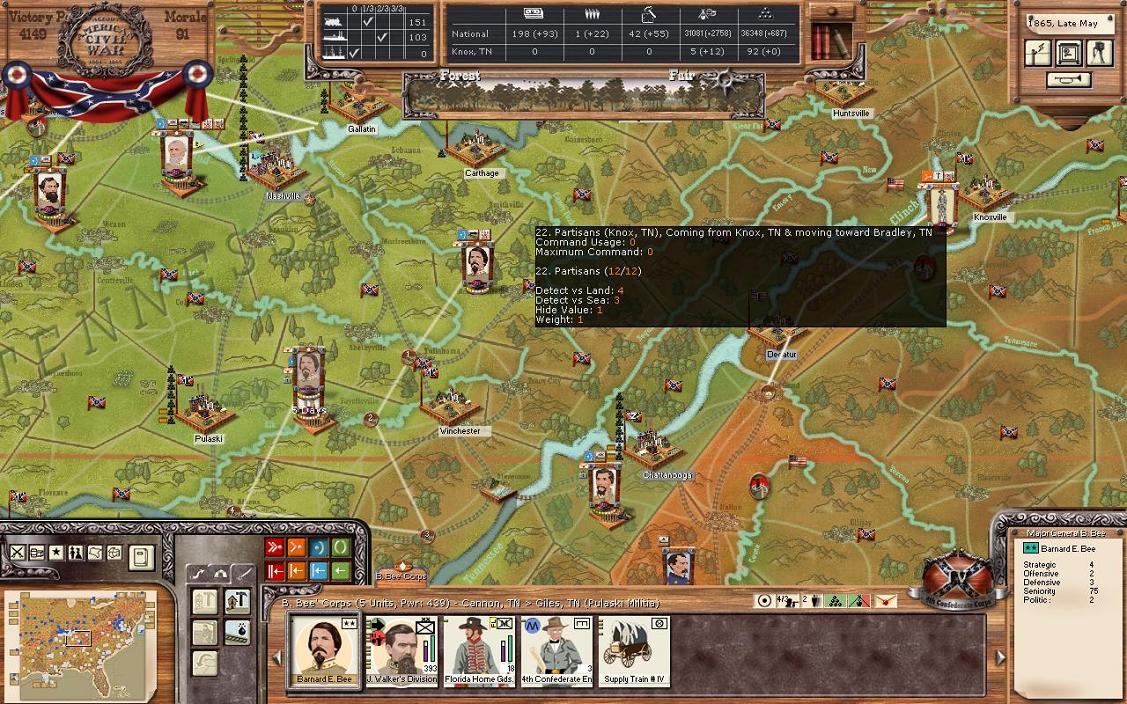Select J. Walker's Division unit card
Image resolution: width=1127 pixels, height=704 pixels.
(402, 651)
